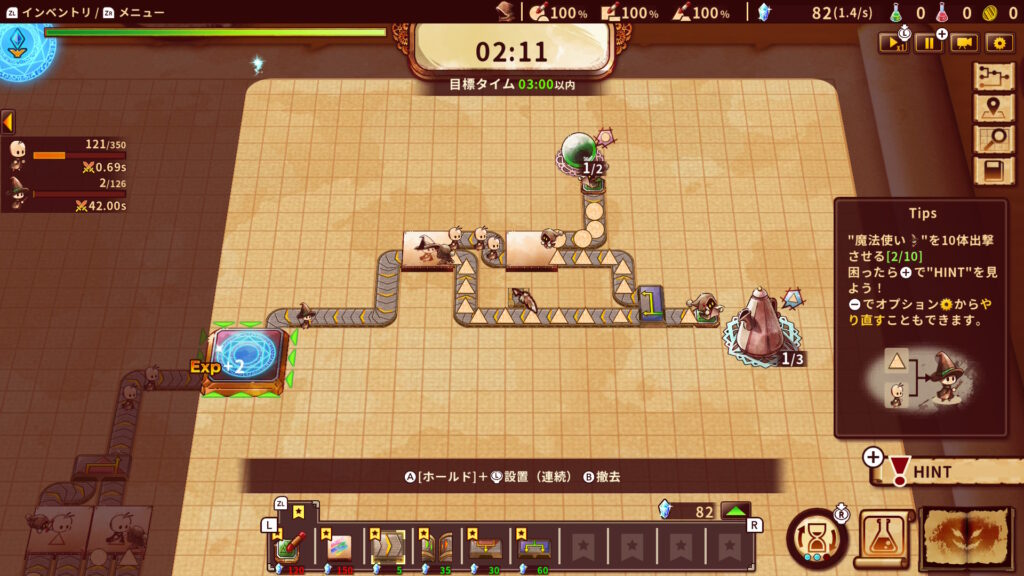
Task: Select the conveyor arrow piece costing 5
Action: tap(387, 547)
